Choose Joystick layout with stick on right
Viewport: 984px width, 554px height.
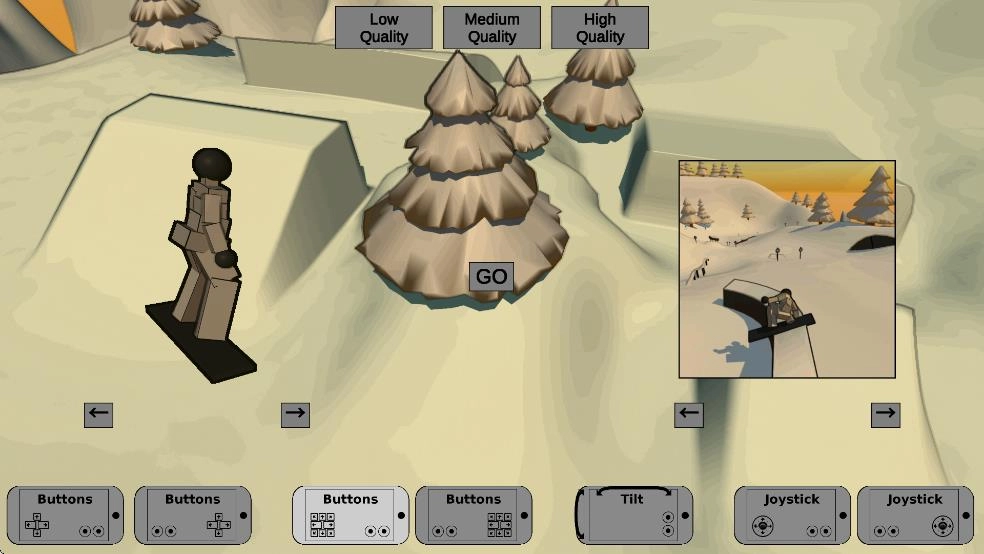(915, 515)
